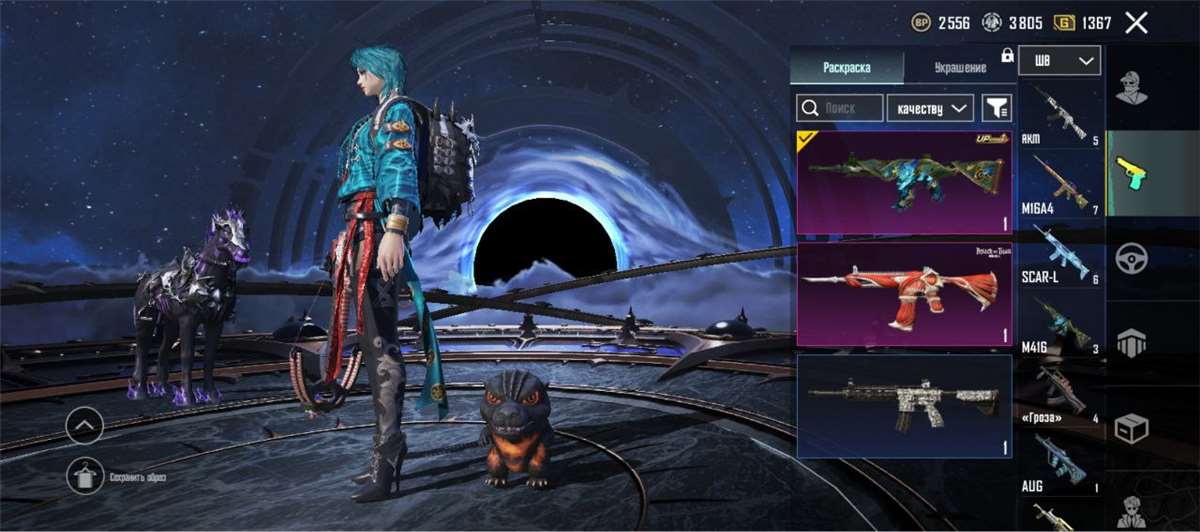Screen dimensions: 1200x532
Task: Select AKM in the weapon list
Action: [1060, 112]
